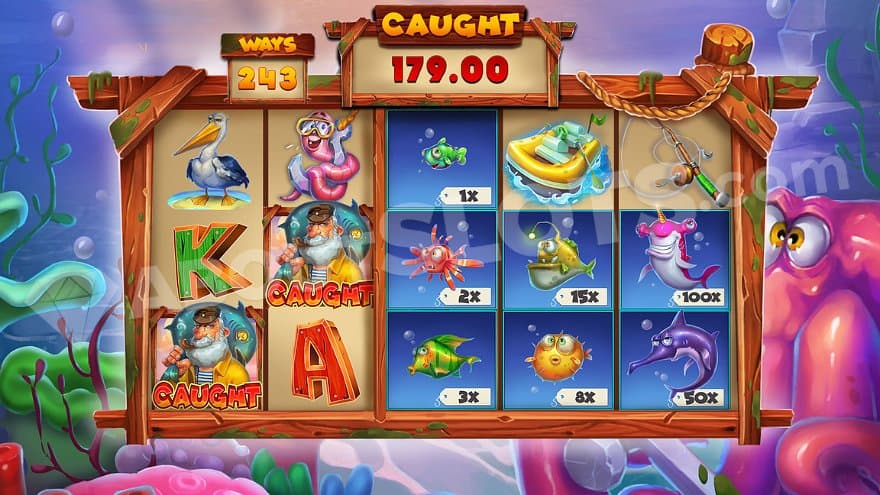
Task: Choose the green letter K symbol
Action: [x=208, y=259]
